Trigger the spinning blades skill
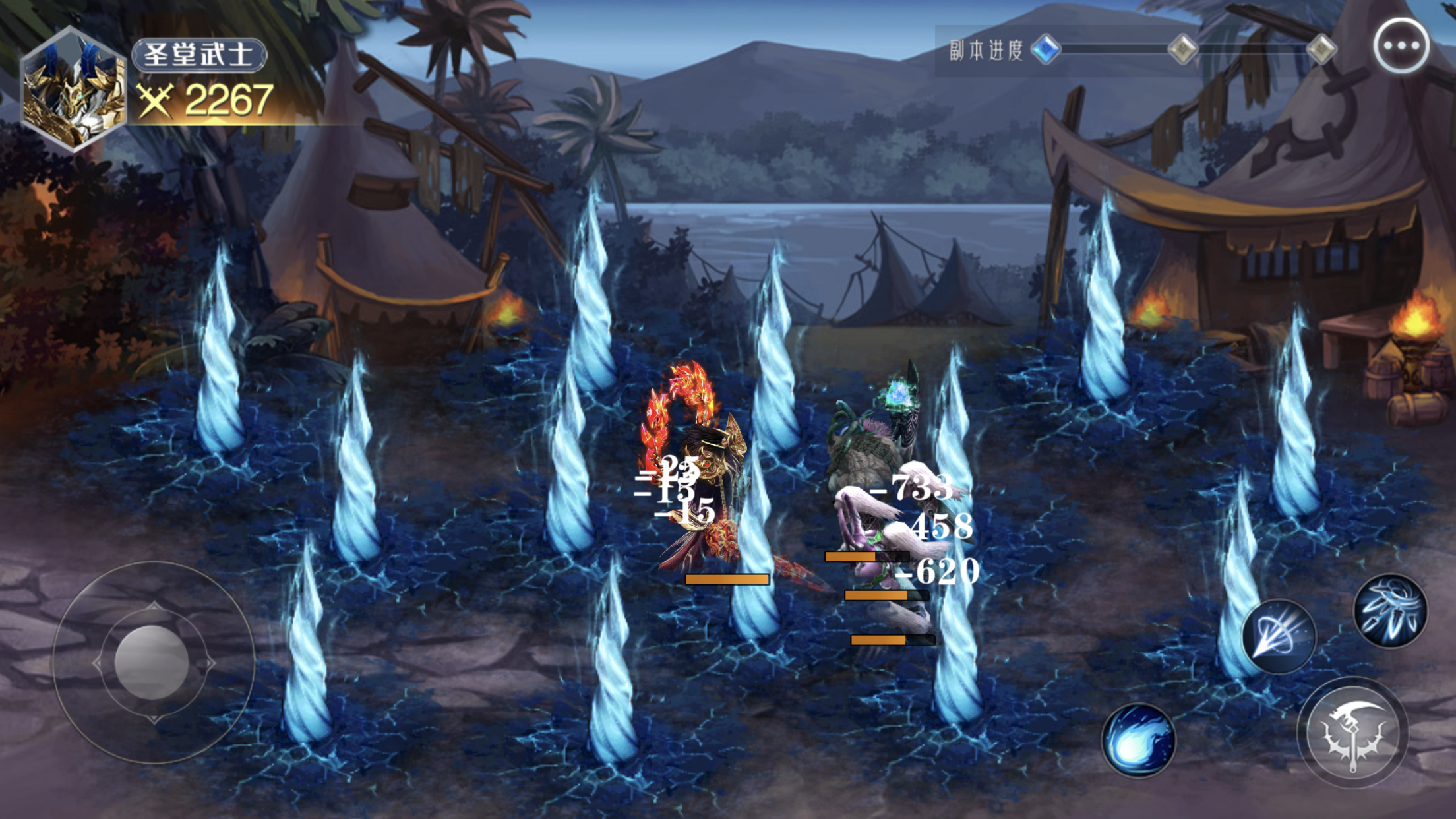Screen dimensions: 1456x819 click(x=1390, y=610)
